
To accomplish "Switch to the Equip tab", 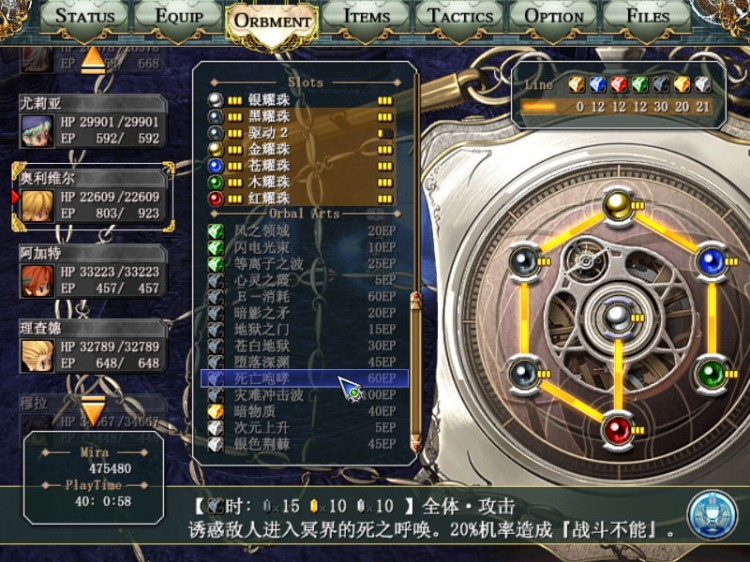I will (x=175, y=17).
